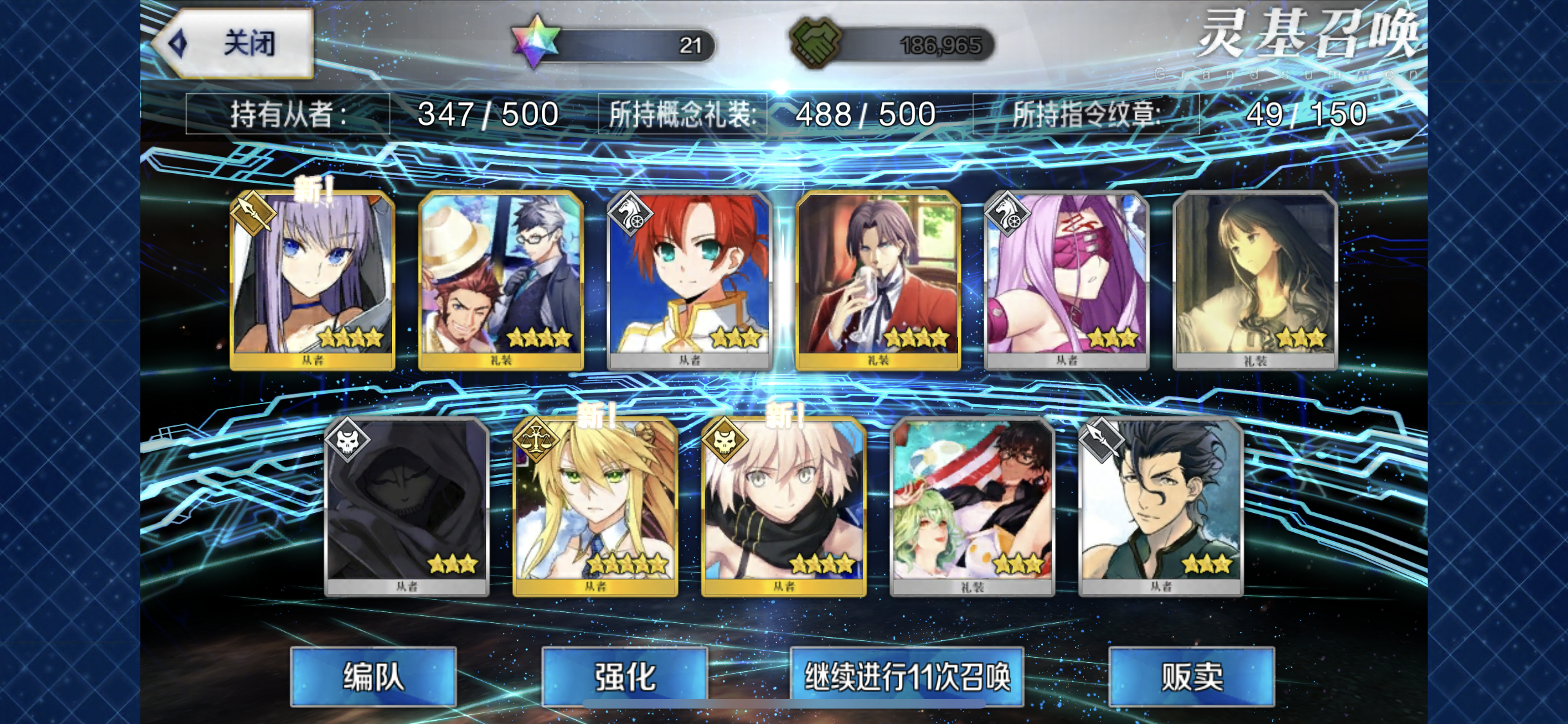Screen dimensions: 1568x724
Task: View the beach parasol craft essence card
Action: 973,507
